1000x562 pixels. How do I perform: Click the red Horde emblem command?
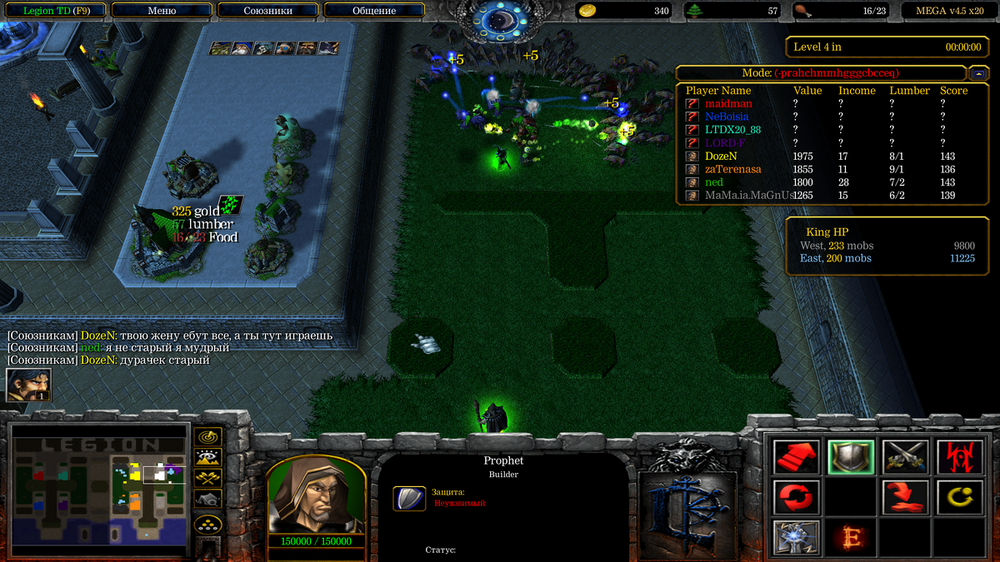[958, 457]
